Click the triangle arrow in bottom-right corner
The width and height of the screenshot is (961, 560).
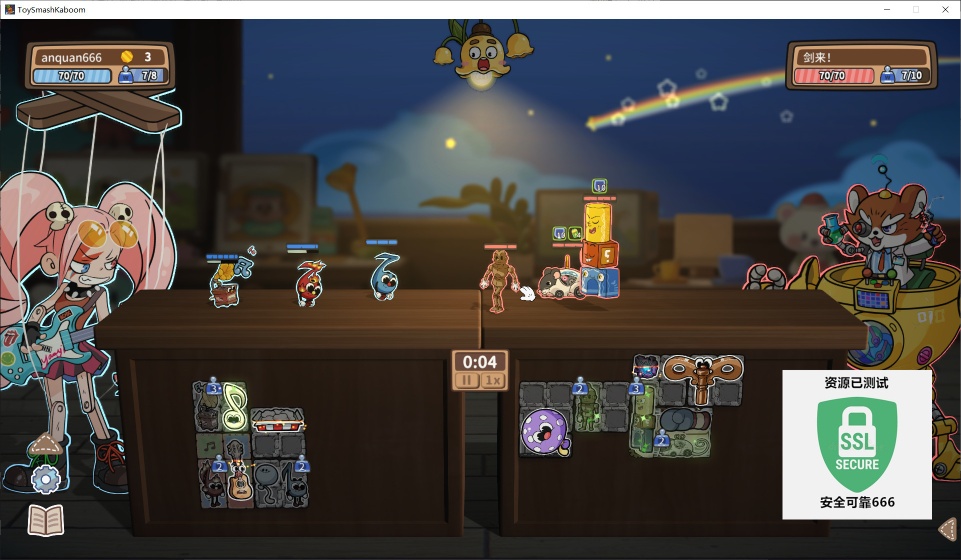948,528
